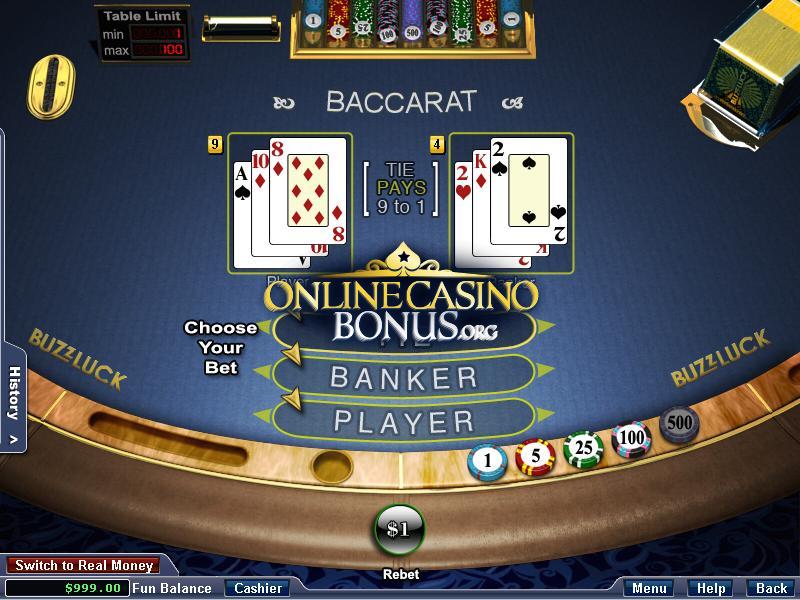Pick the 500 value chip
The height and width of the screenshot is (600, 800).
(x=679, y=423)
